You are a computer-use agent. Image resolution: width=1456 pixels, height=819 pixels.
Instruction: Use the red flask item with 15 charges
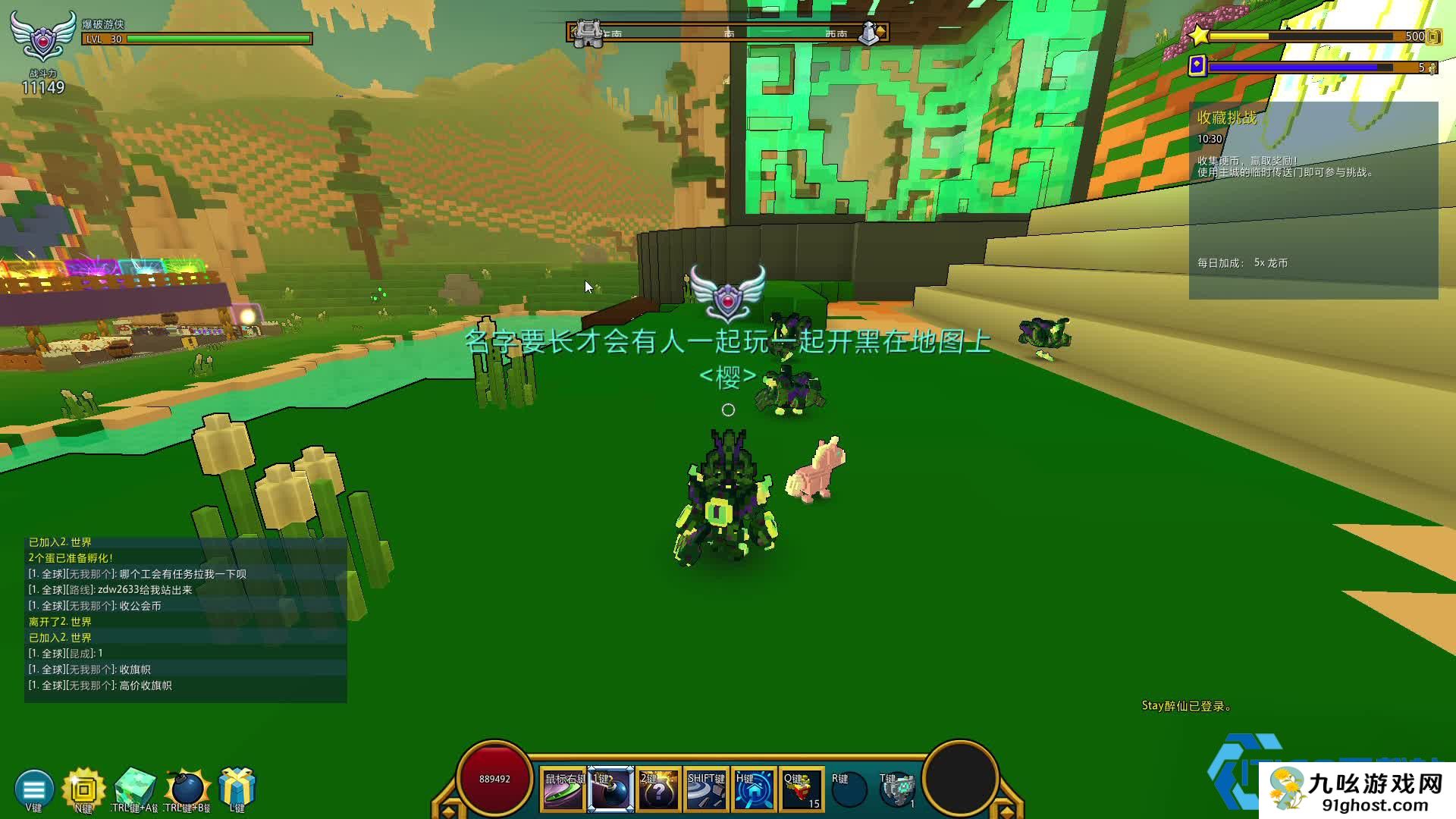coord(802,790)
